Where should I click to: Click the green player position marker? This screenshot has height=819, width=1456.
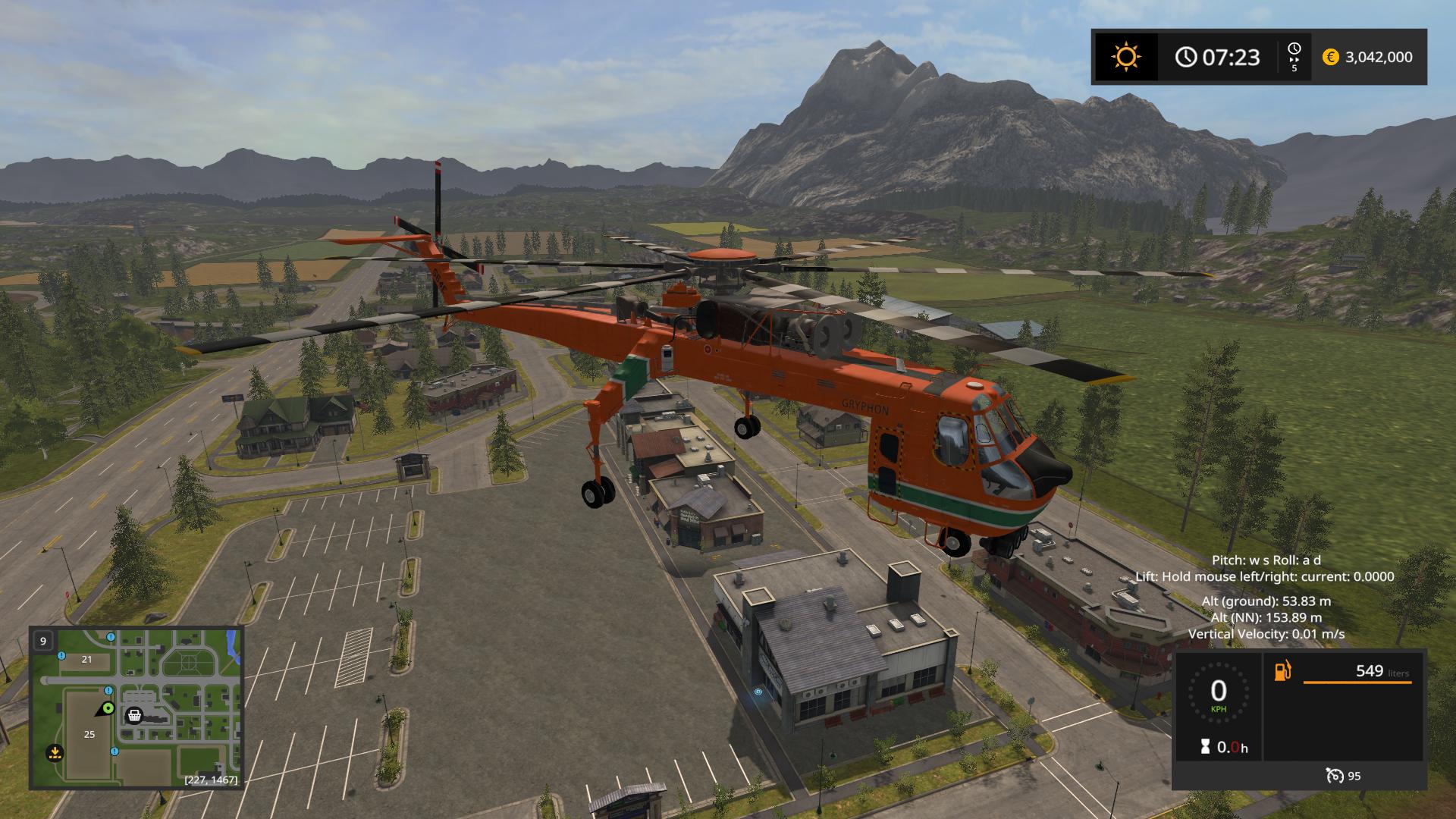coord(108,708)
